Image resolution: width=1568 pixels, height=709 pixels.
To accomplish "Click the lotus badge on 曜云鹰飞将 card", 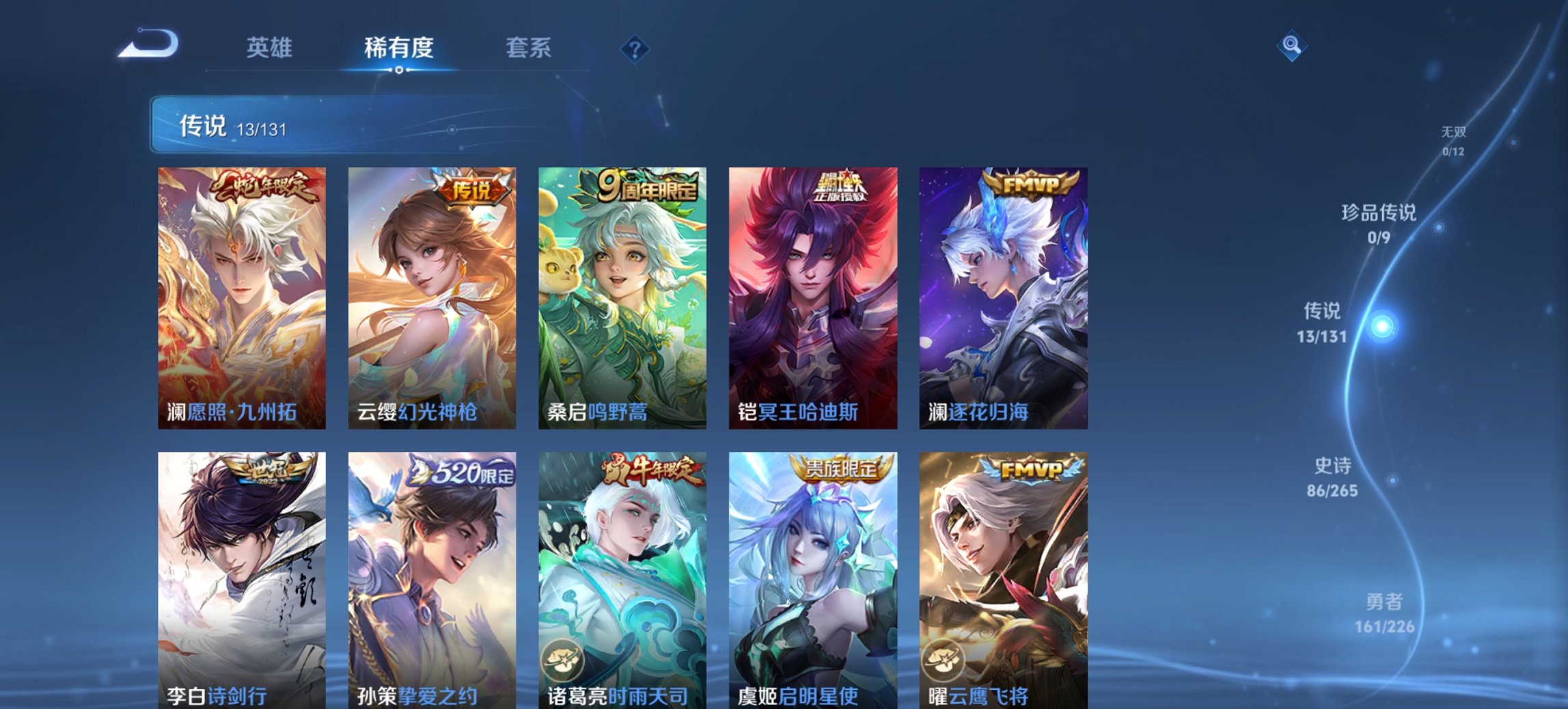I will pos(944,659).
